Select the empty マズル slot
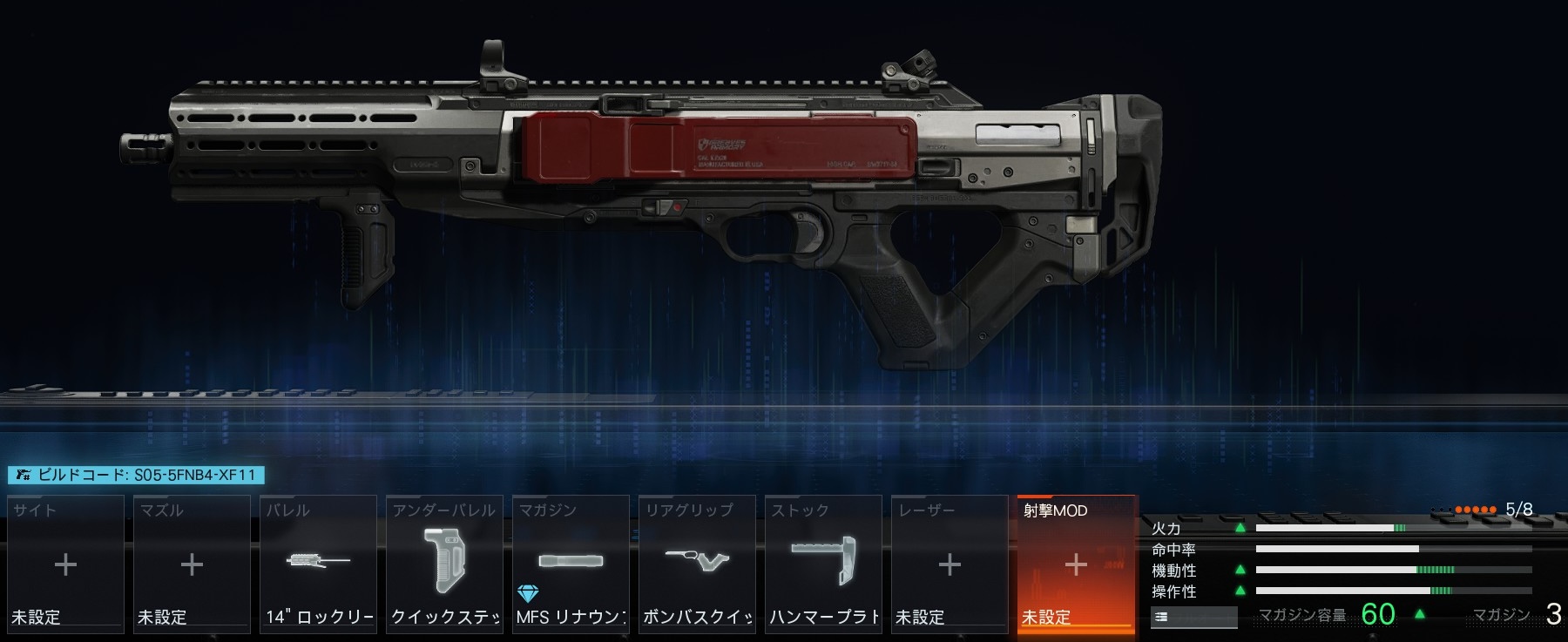The image size is (1568, 642). pos(192,563)
